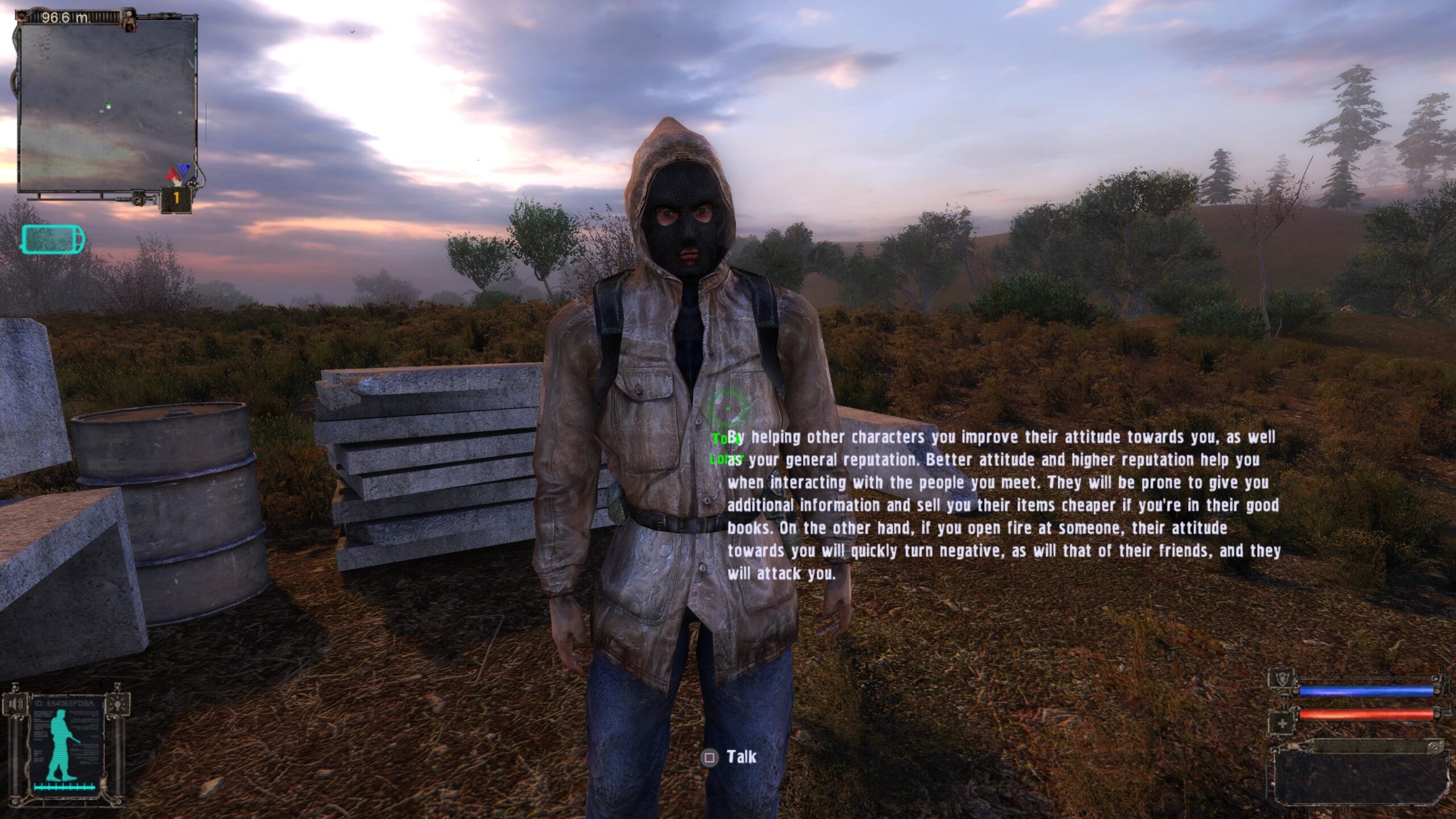
Task: Click the speaker icon on the PDA panel
Action: tap(15, 704)
